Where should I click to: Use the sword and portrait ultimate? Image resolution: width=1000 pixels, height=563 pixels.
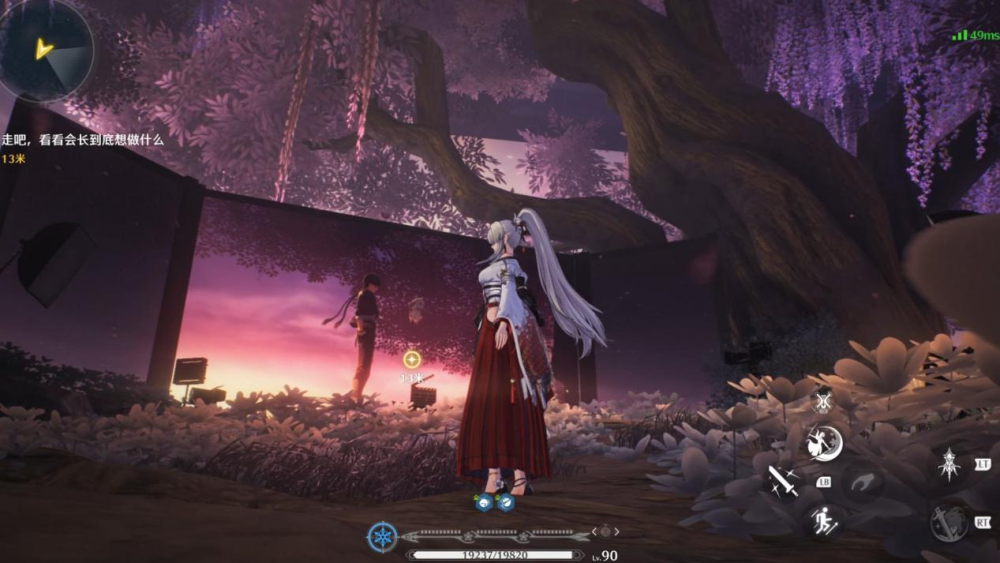click(947, 521)
